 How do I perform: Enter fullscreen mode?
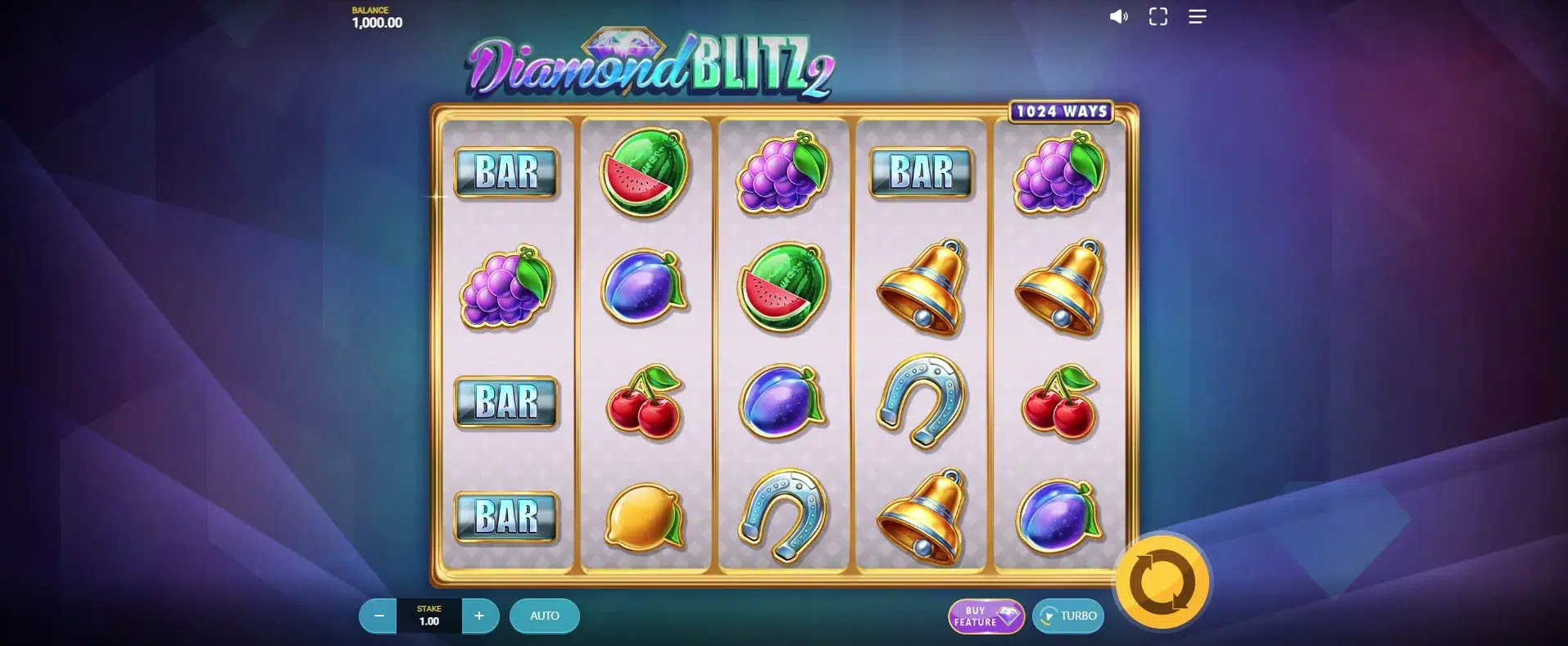click(x=1158, y=17)
